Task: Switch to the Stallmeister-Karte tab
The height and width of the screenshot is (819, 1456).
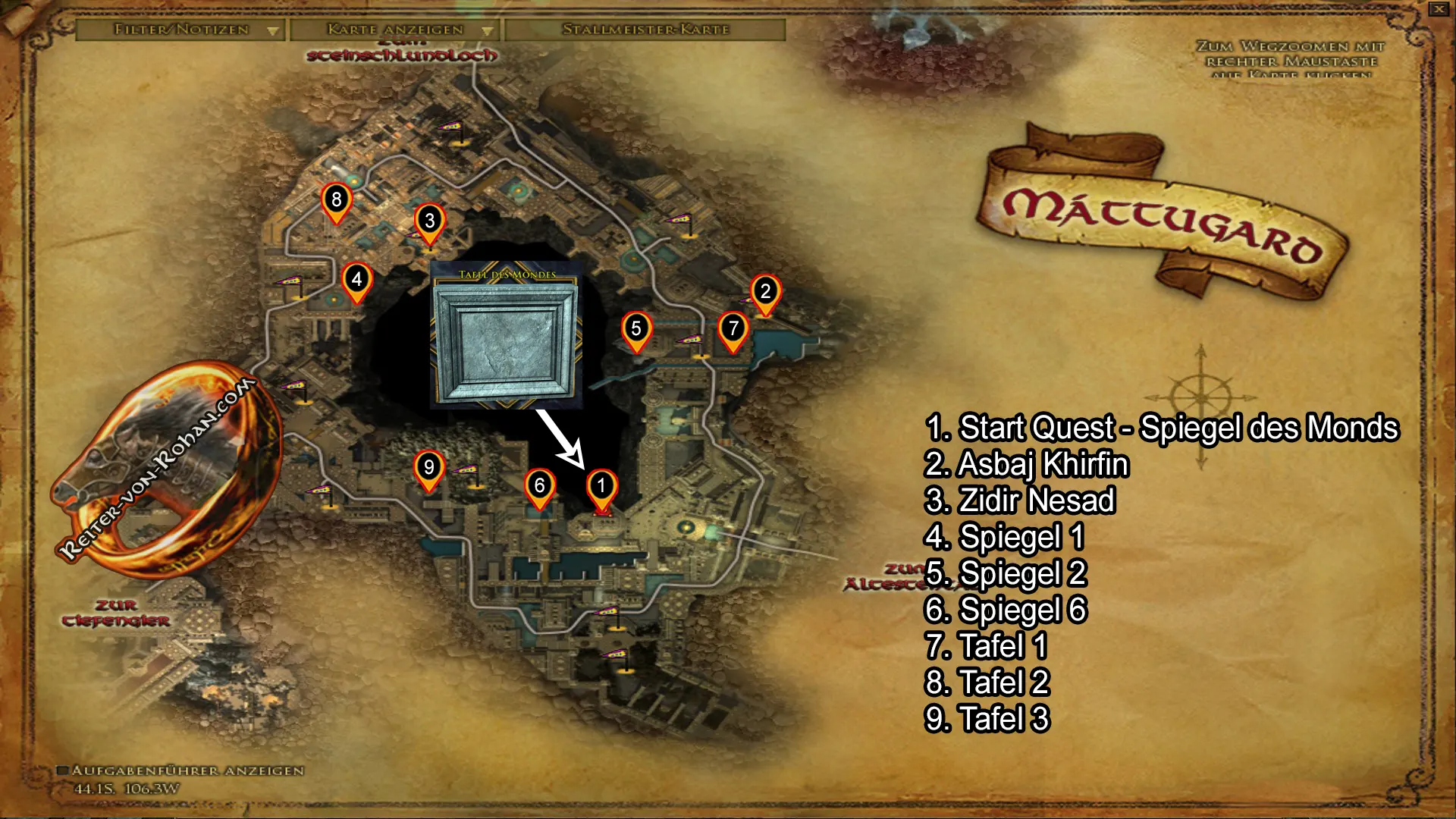Action: click(x=645, y=31)
